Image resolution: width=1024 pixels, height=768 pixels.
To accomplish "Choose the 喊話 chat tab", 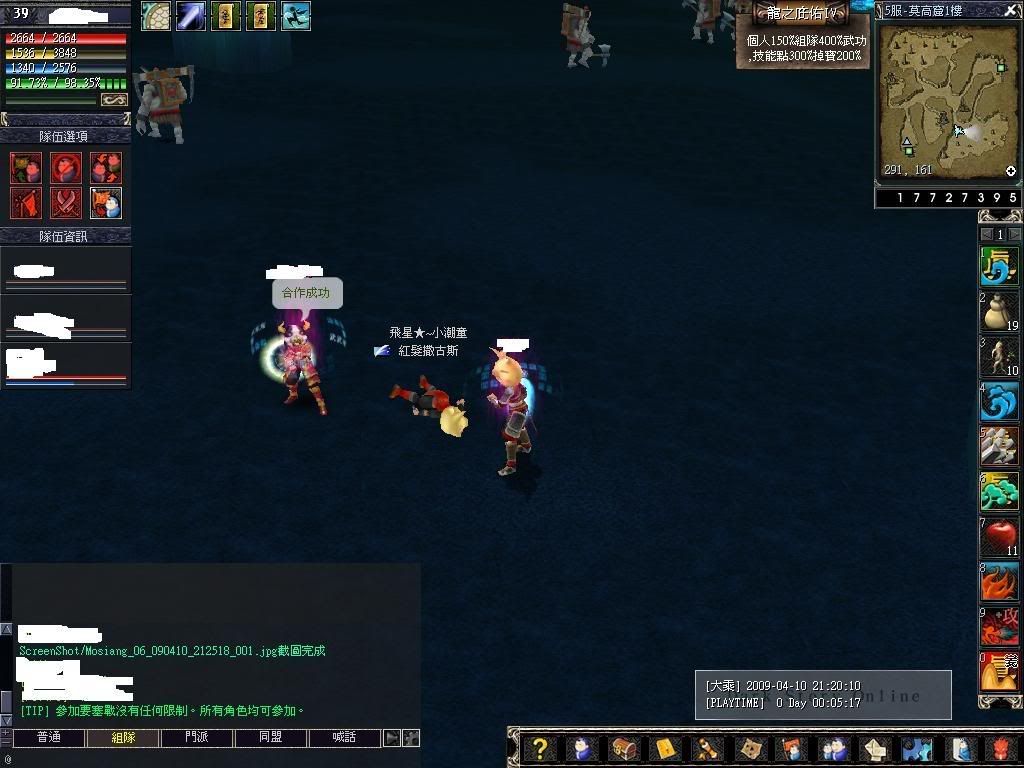I will click(x=344, y=738).
